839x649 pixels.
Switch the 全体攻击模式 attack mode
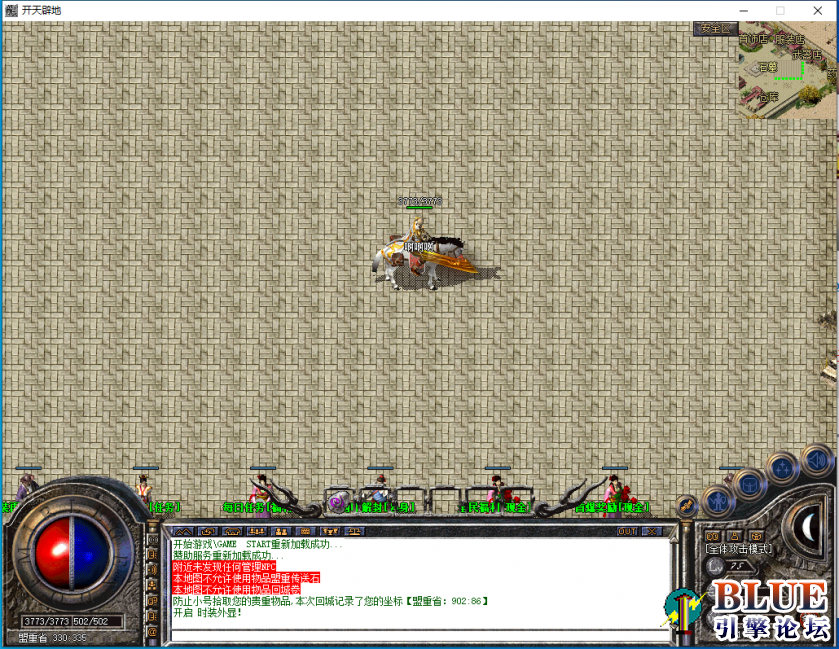click(x=739, y=549)
